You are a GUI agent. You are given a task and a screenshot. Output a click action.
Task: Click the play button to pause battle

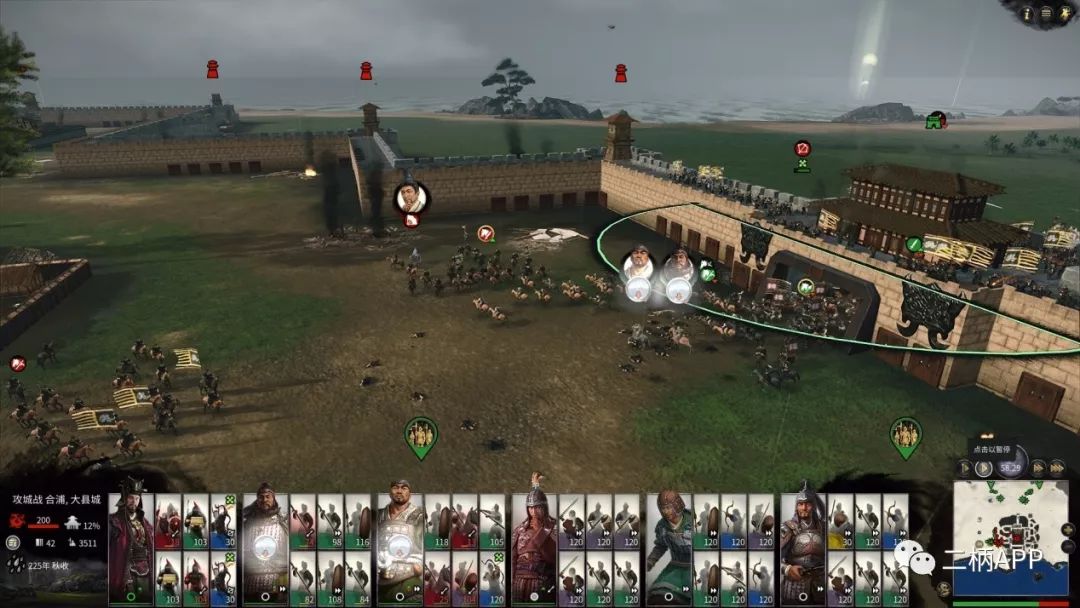pos(984,467)
